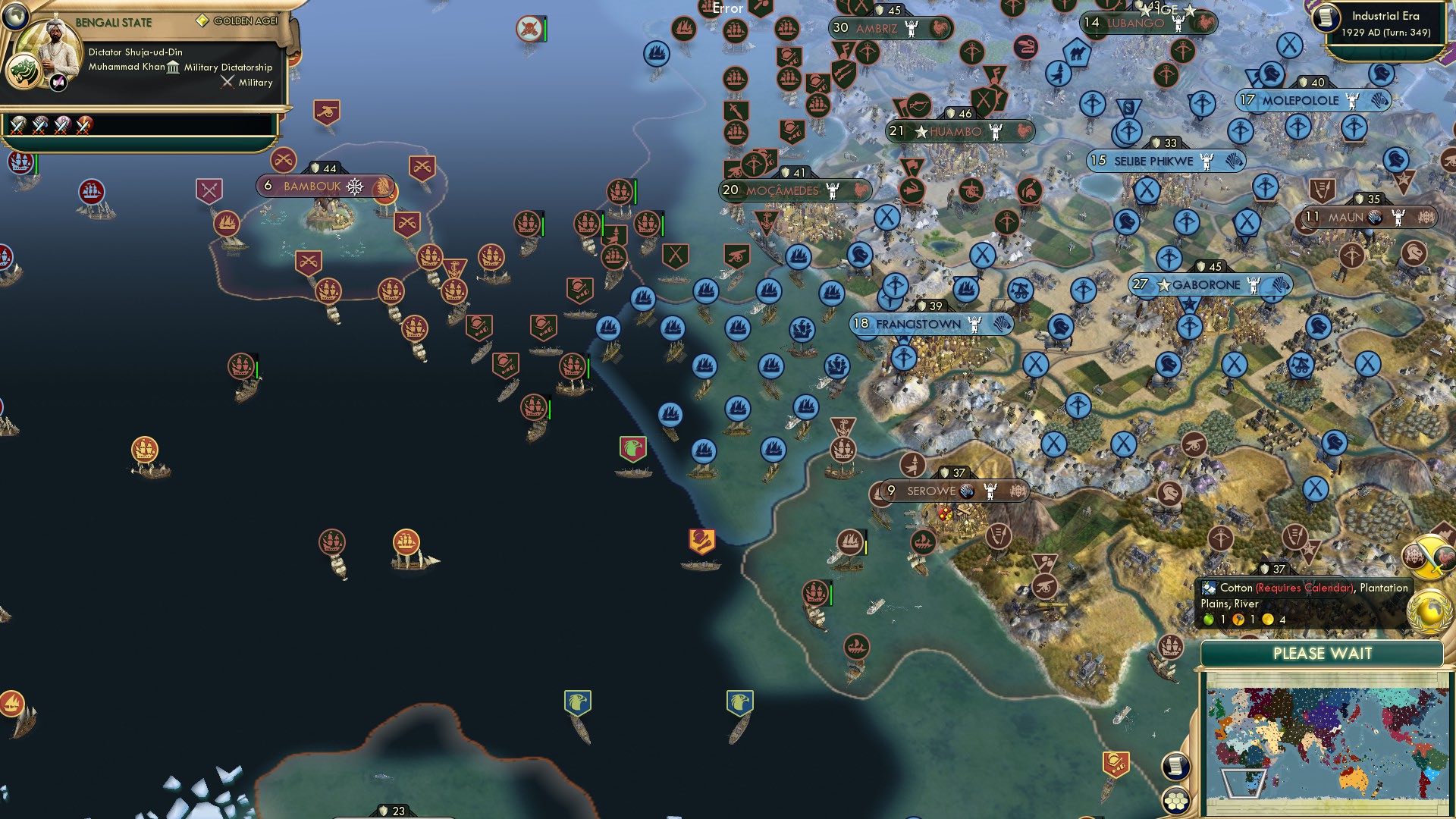This screenshot has width=1456, height=819.
Task: Toggle strategic view with the top-left globe button
Action: 14,17
